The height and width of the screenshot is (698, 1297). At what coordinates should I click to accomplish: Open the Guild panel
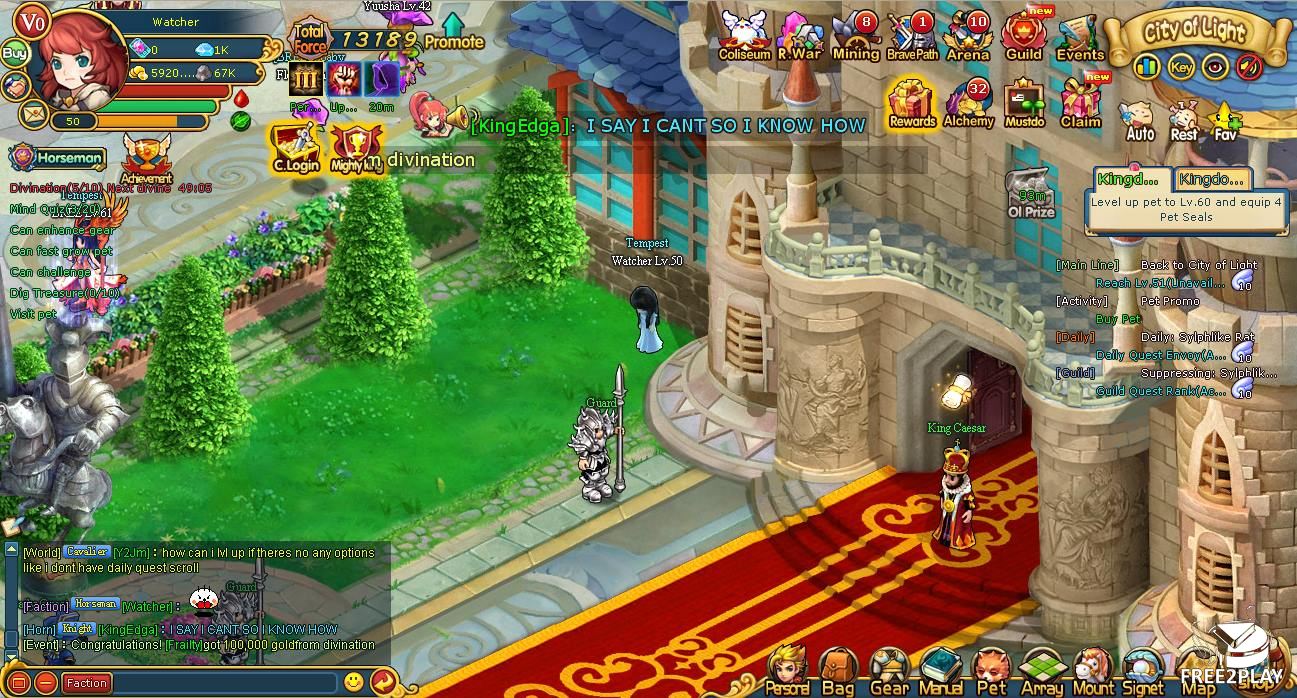[1023, 35]
